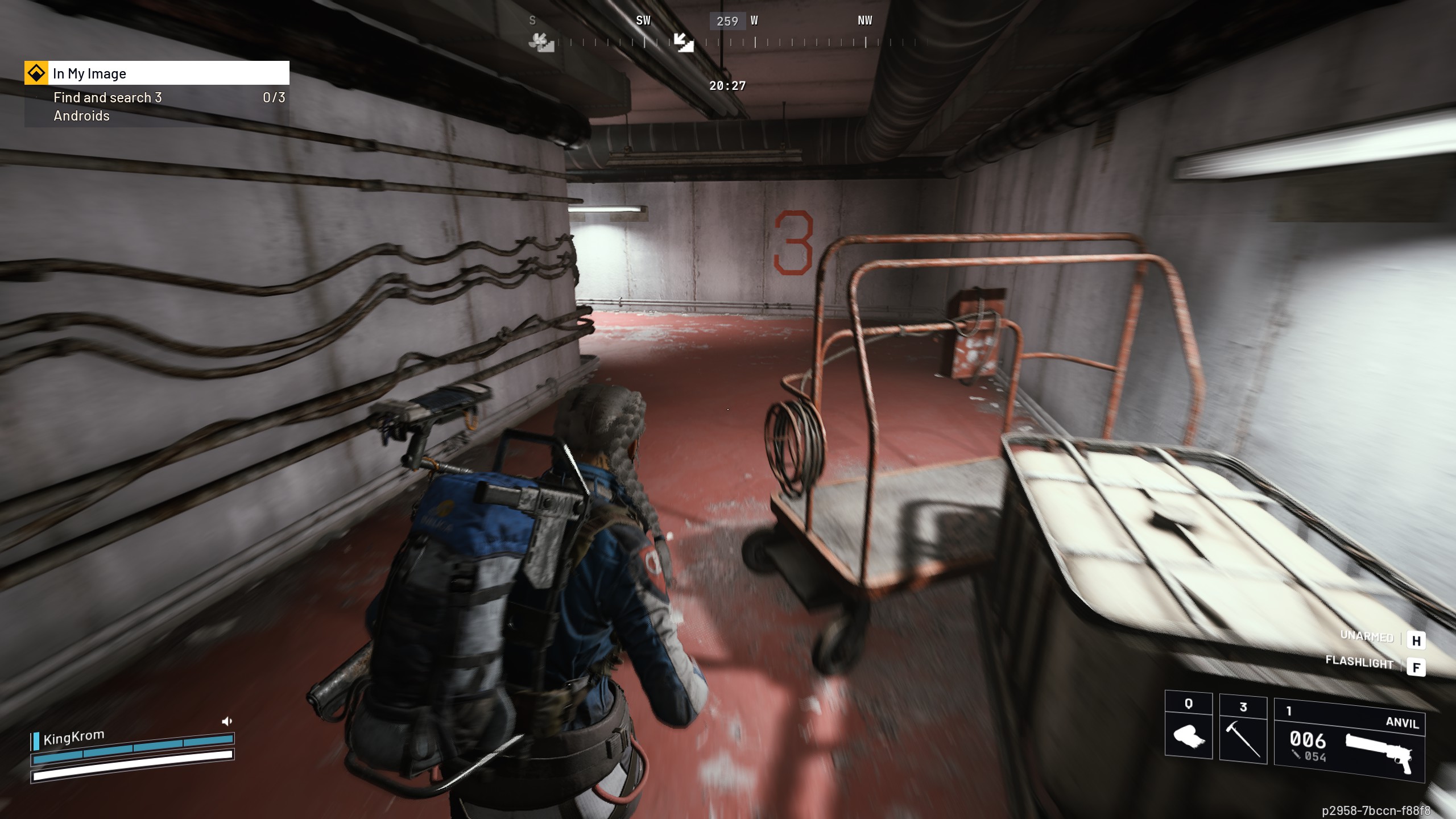
Task: Expand the compass heading readout 259
Action: coord(728,21)
